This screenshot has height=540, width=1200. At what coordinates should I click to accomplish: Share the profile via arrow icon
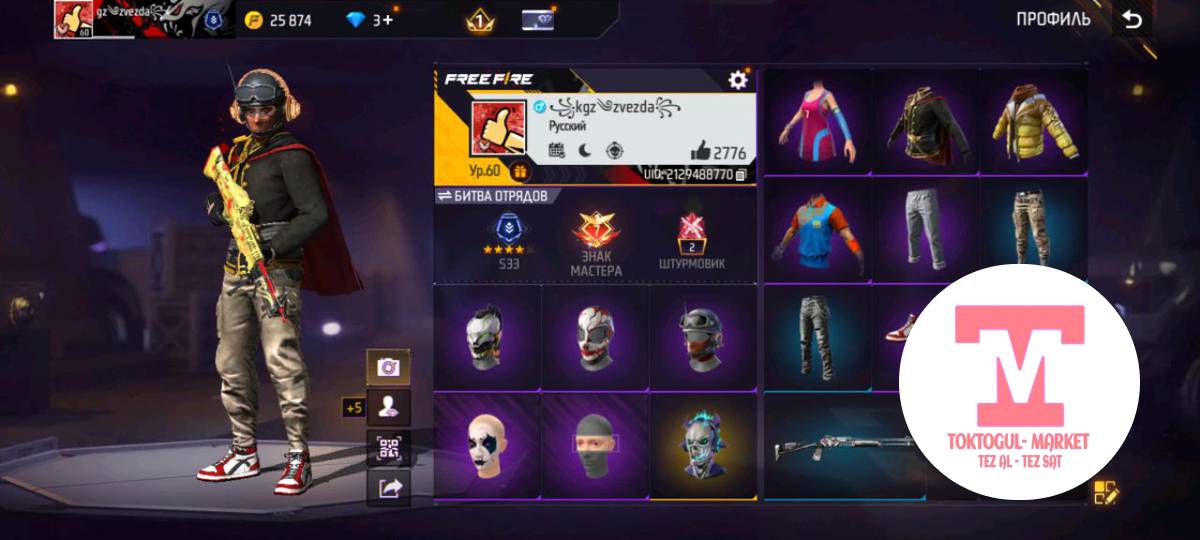[388, 488]
